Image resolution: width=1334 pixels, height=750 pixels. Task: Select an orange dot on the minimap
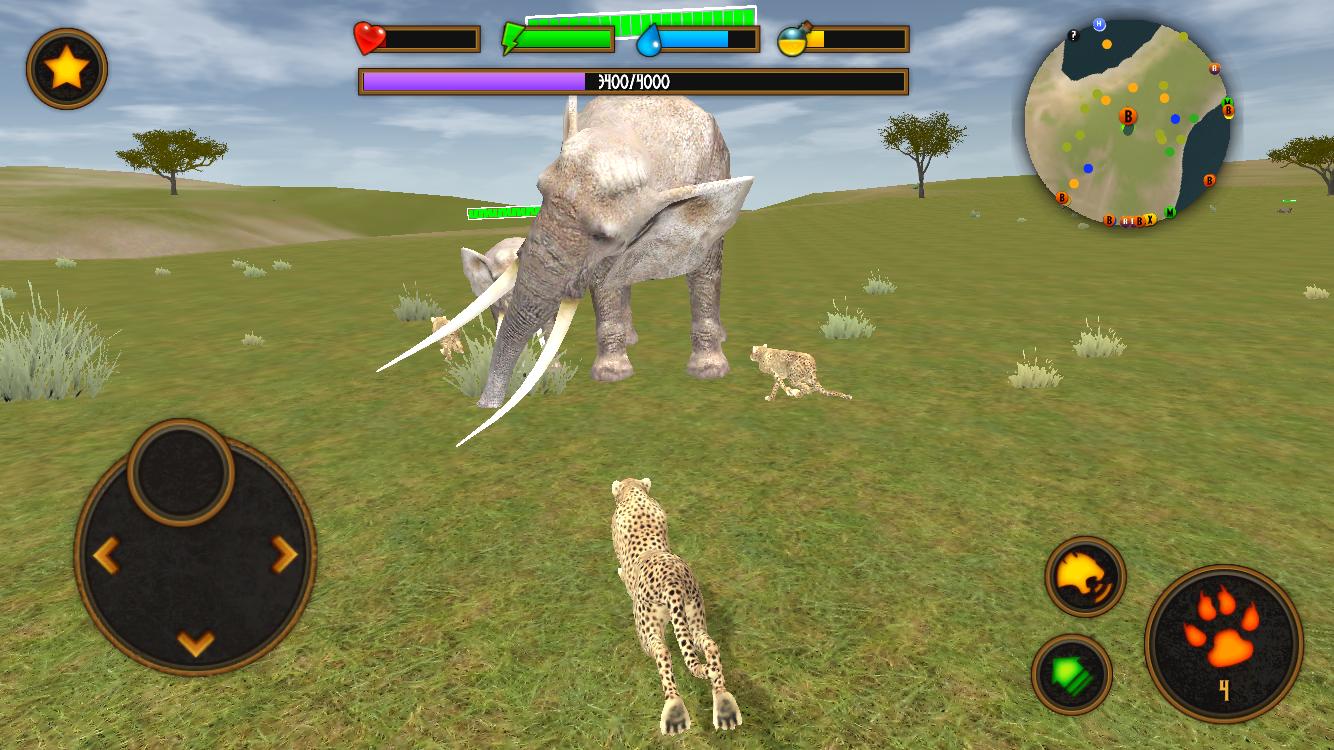[x=1106, y=44]
